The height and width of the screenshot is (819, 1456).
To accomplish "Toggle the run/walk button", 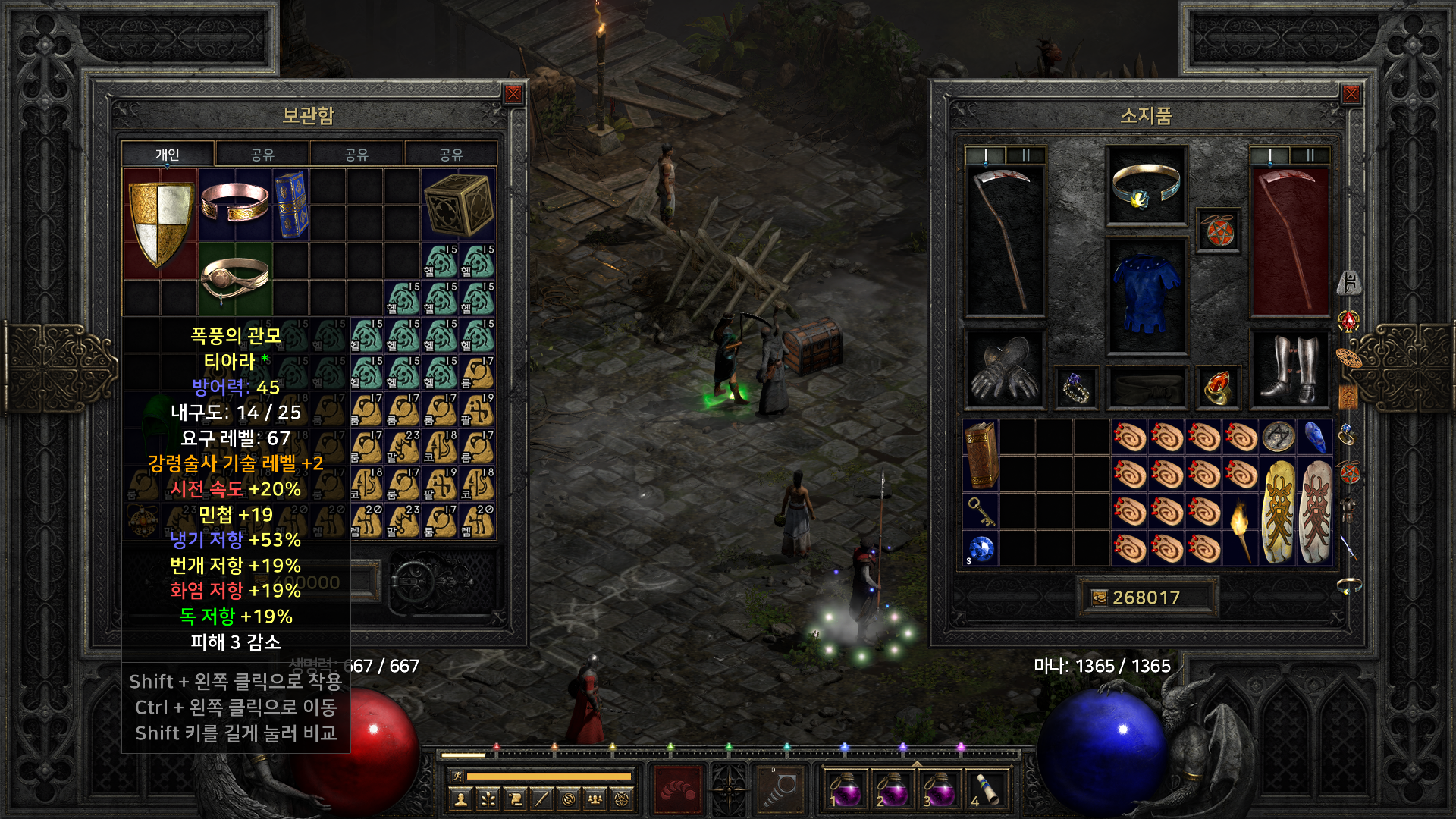I will click(457, 776).
